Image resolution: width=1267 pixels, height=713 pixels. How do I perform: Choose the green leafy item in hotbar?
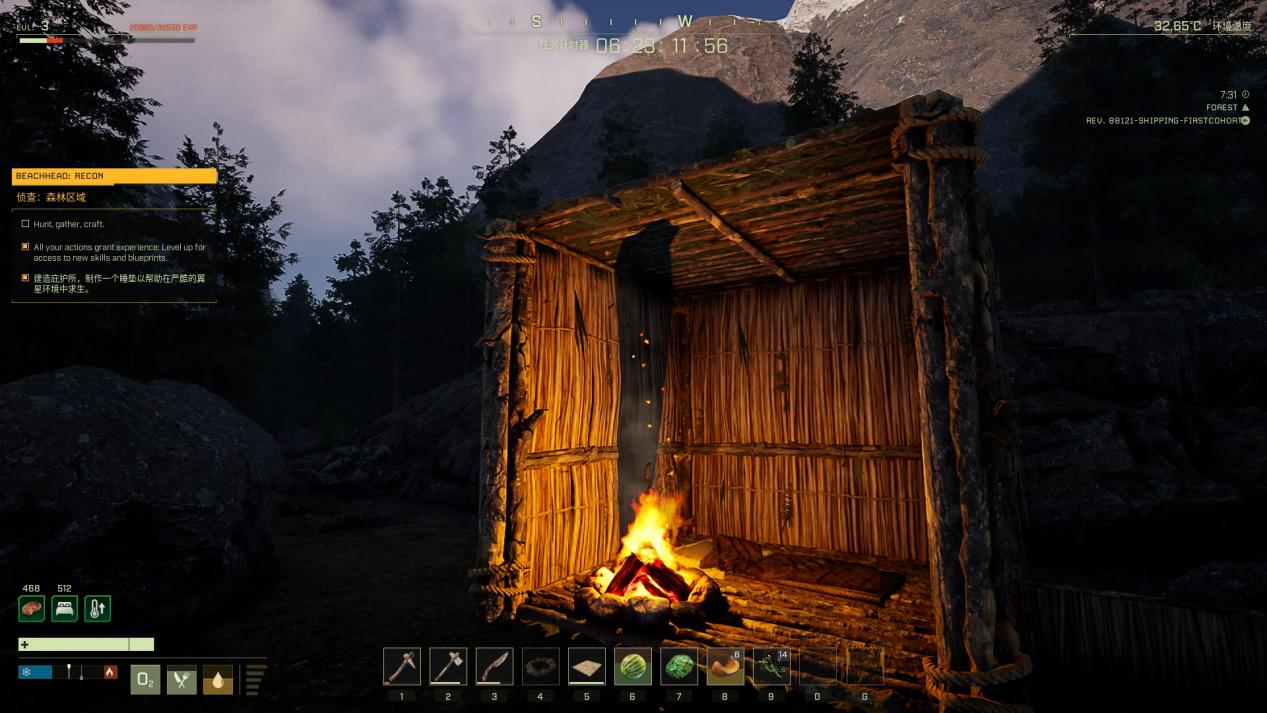click(x=679, y=666)
